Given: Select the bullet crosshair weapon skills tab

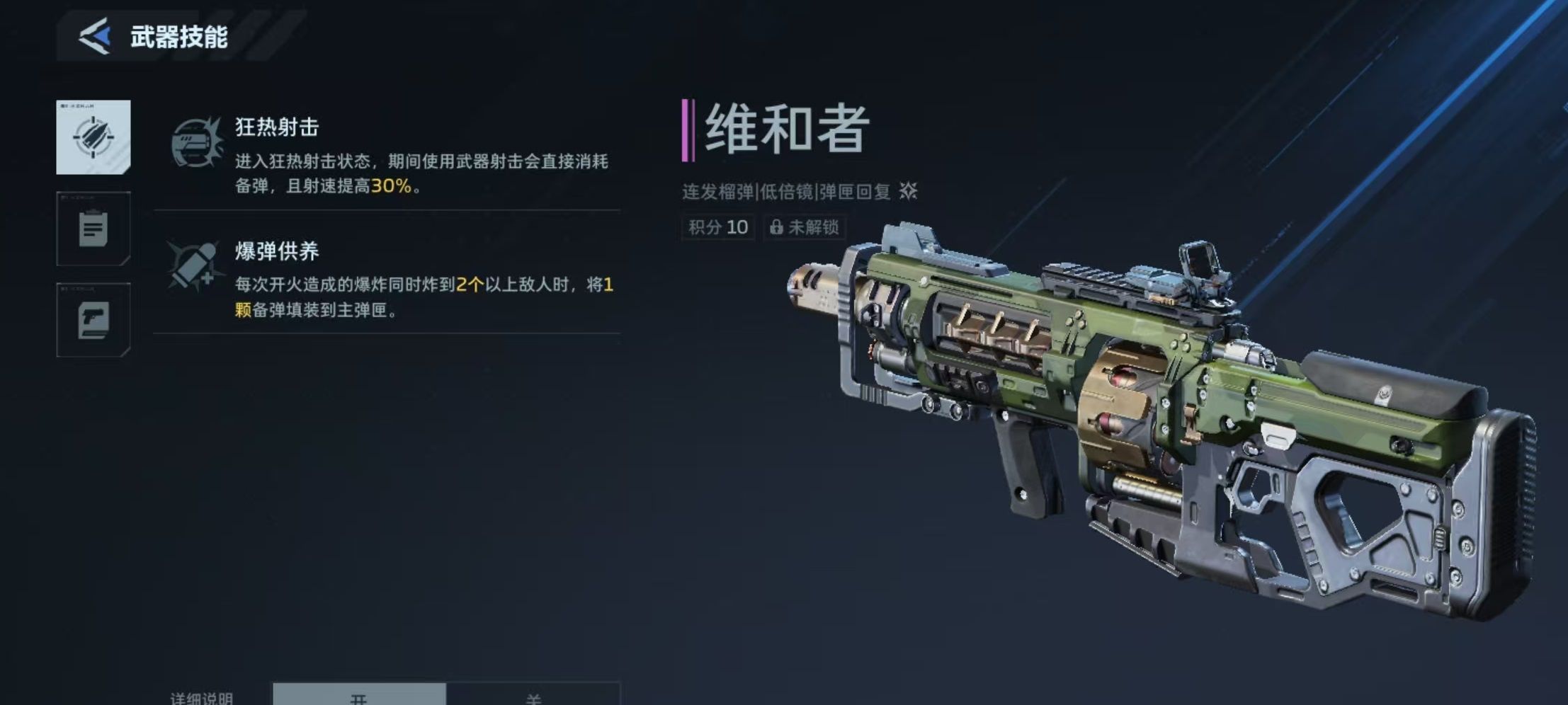Looking at the screenshot, I should coord(93,137).
